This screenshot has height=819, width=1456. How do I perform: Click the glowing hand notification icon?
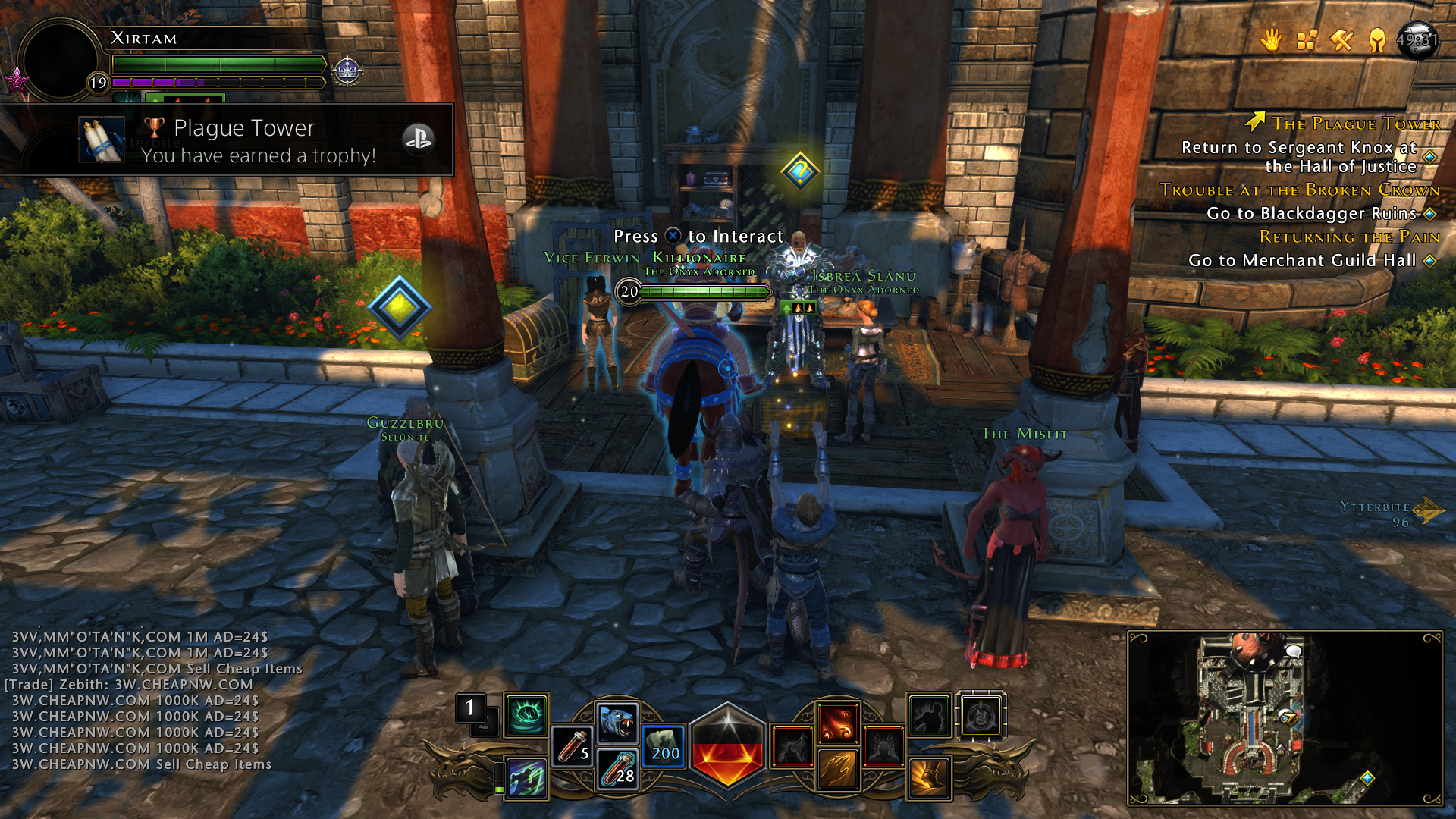tap(1271, 40)
